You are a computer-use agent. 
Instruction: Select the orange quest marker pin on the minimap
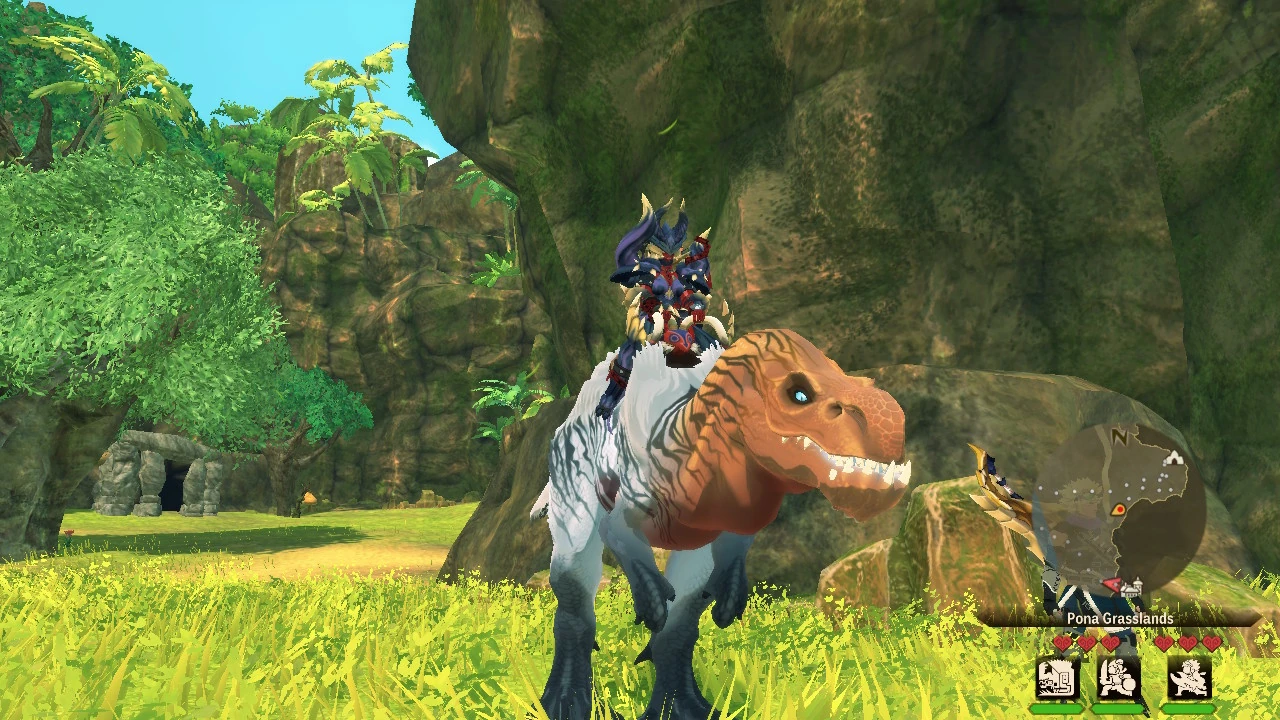(x=1118, y=509)
